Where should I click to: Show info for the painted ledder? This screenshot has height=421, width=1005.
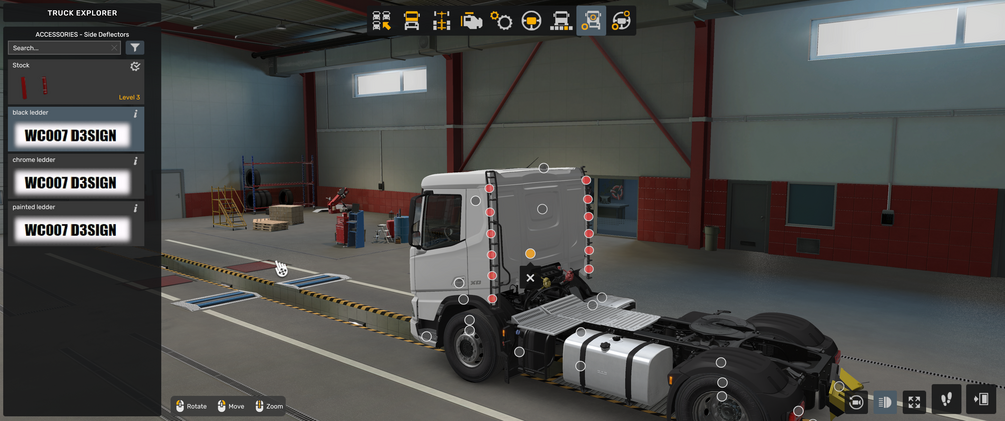(135, 208)
